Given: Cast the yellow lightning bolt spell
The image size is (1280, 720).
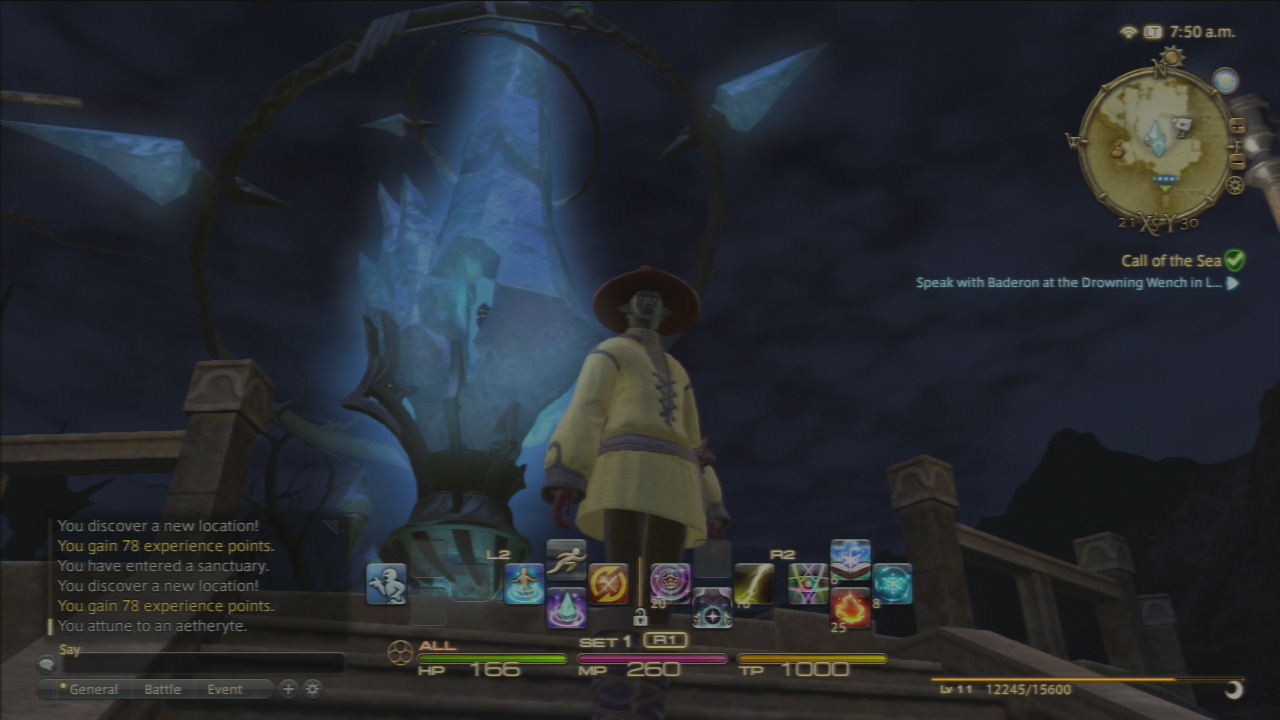Looking at the screenshot, I should click(x=754, y=584).
